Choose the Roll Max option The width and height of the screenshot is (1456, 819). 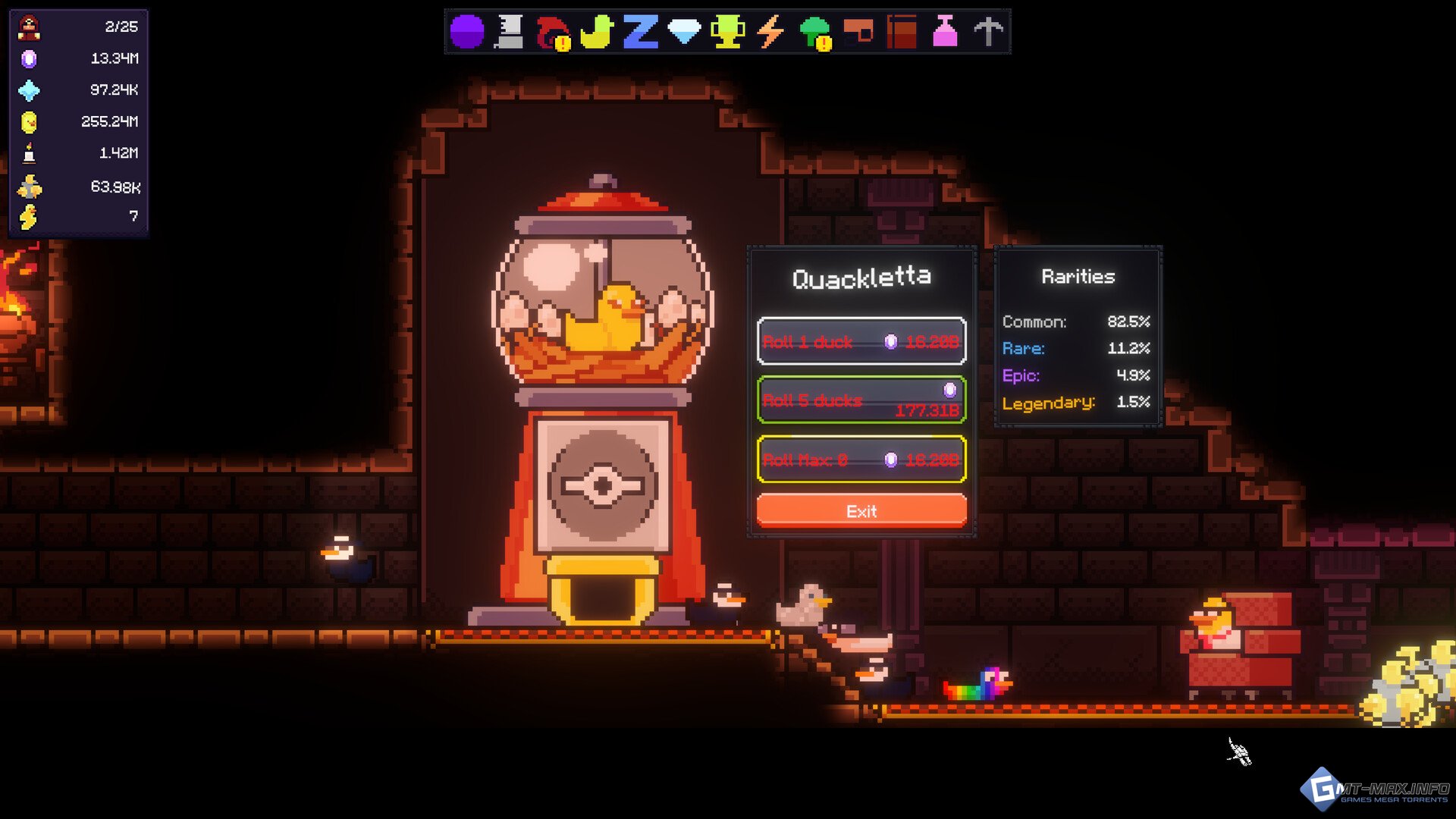coord(861,459)
